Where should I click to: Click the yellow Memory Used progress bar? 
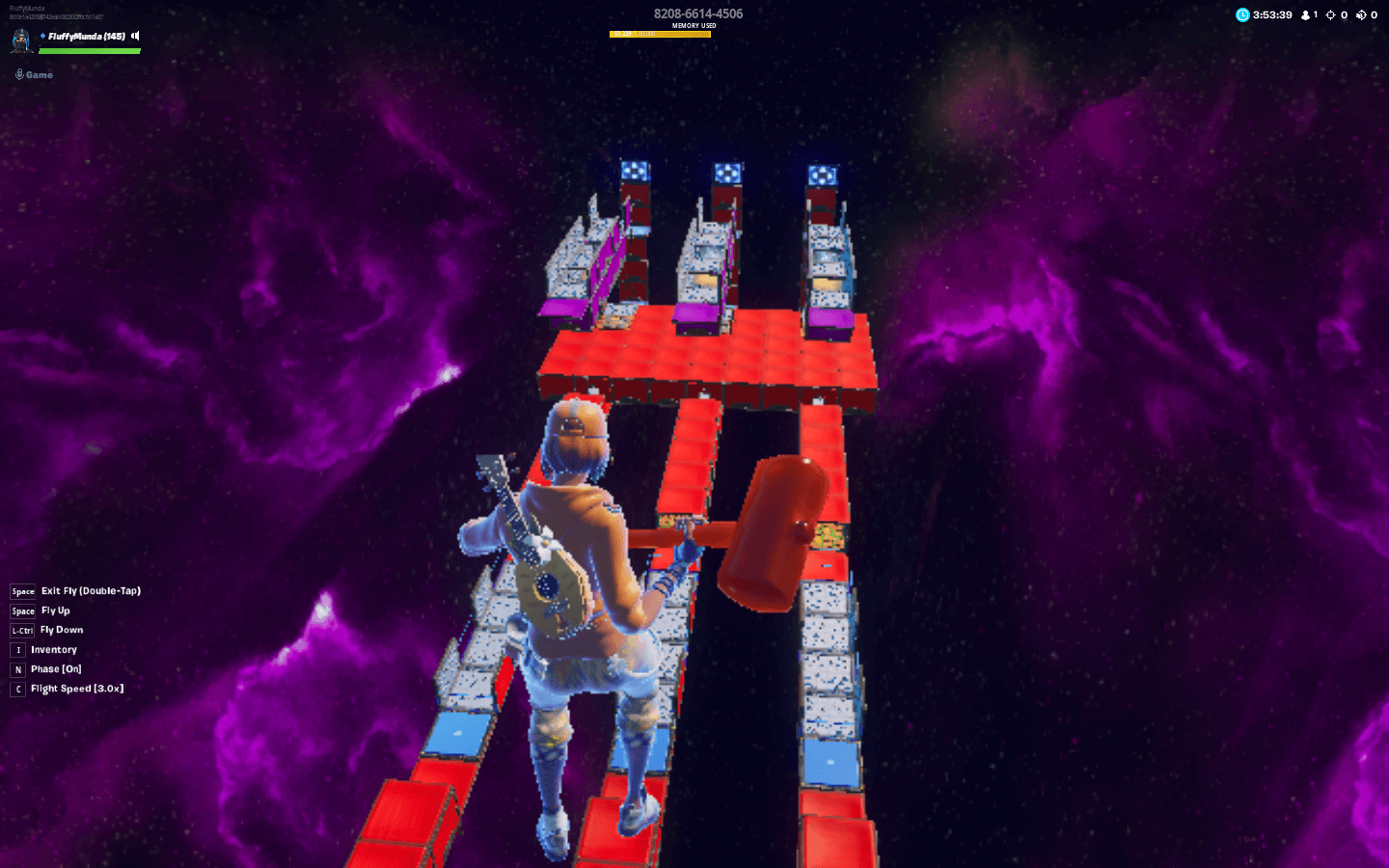(661, 32)
